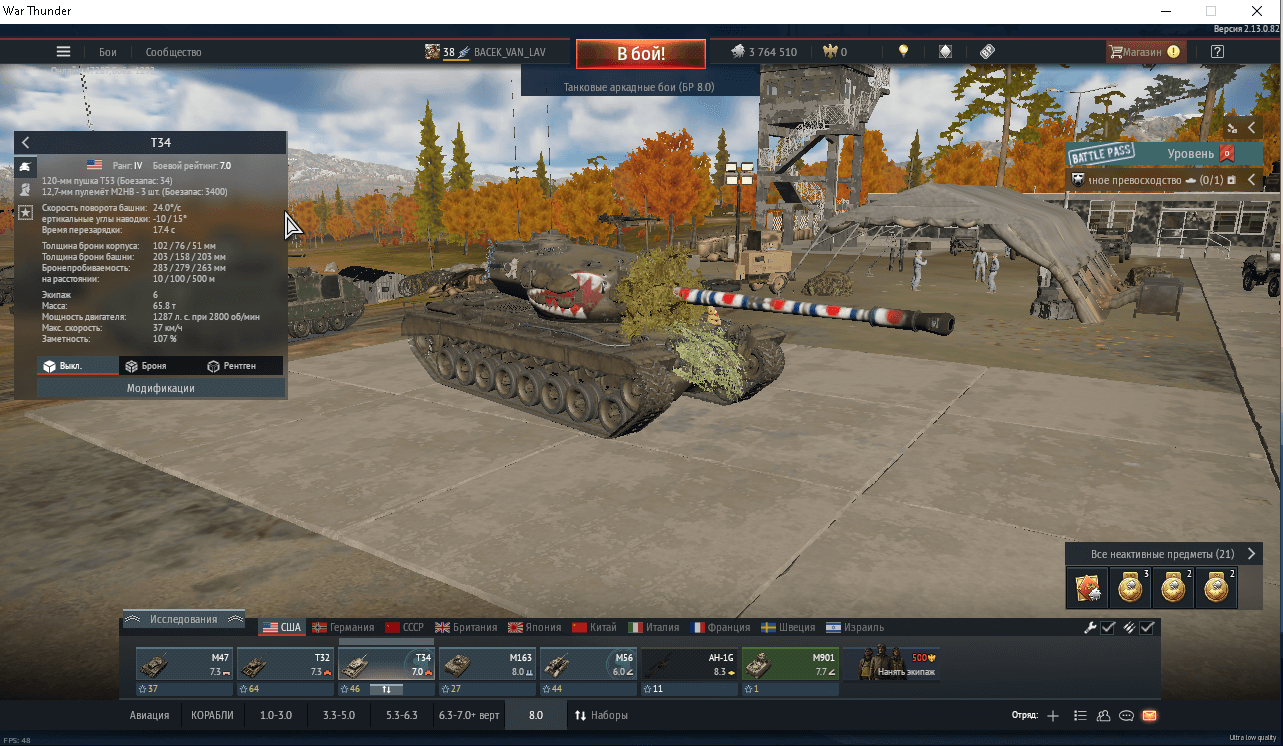Open the Сообщество menu
This screenshot has width=1283, height=746.
pos(173,52)
